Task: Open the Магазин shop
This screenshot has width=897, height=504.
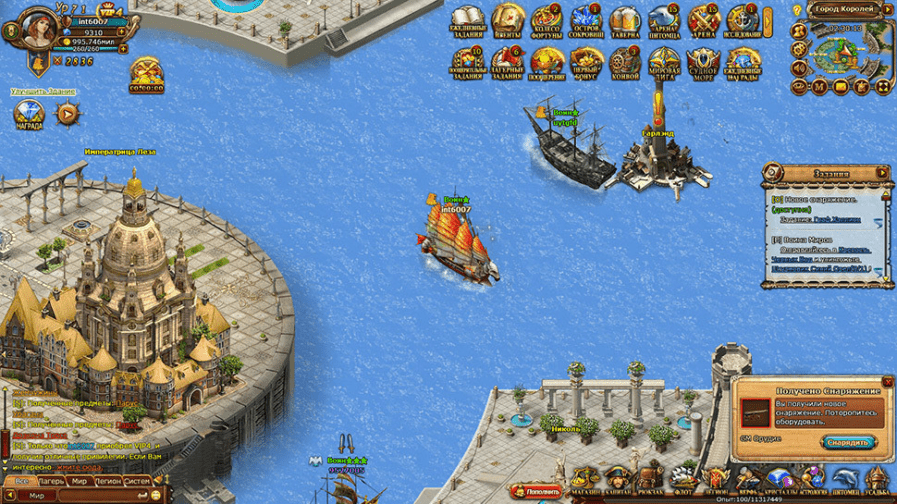Action: click(x=588, y=480)
